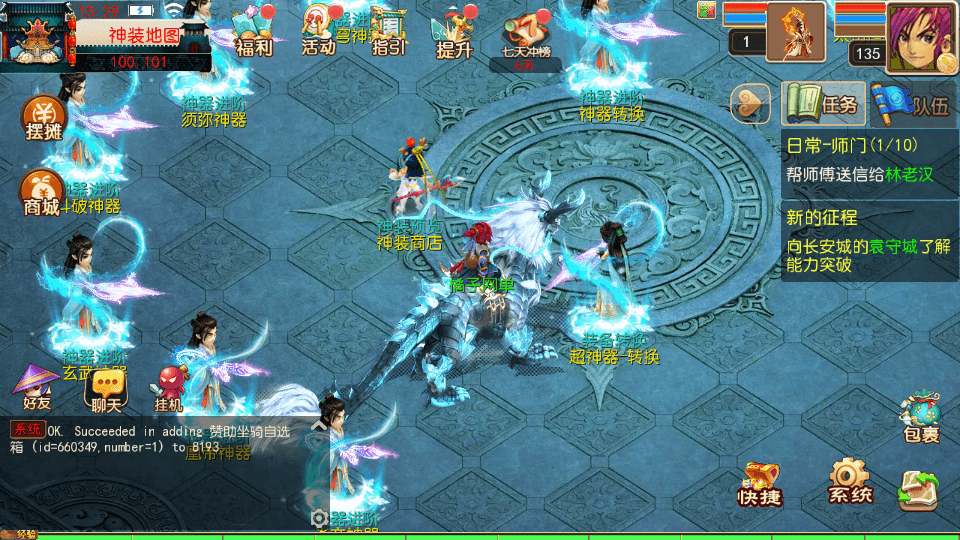Toggle 挂机 auto-battle mode
Viewport: 960px width, 540px height.
pos(168,388)
